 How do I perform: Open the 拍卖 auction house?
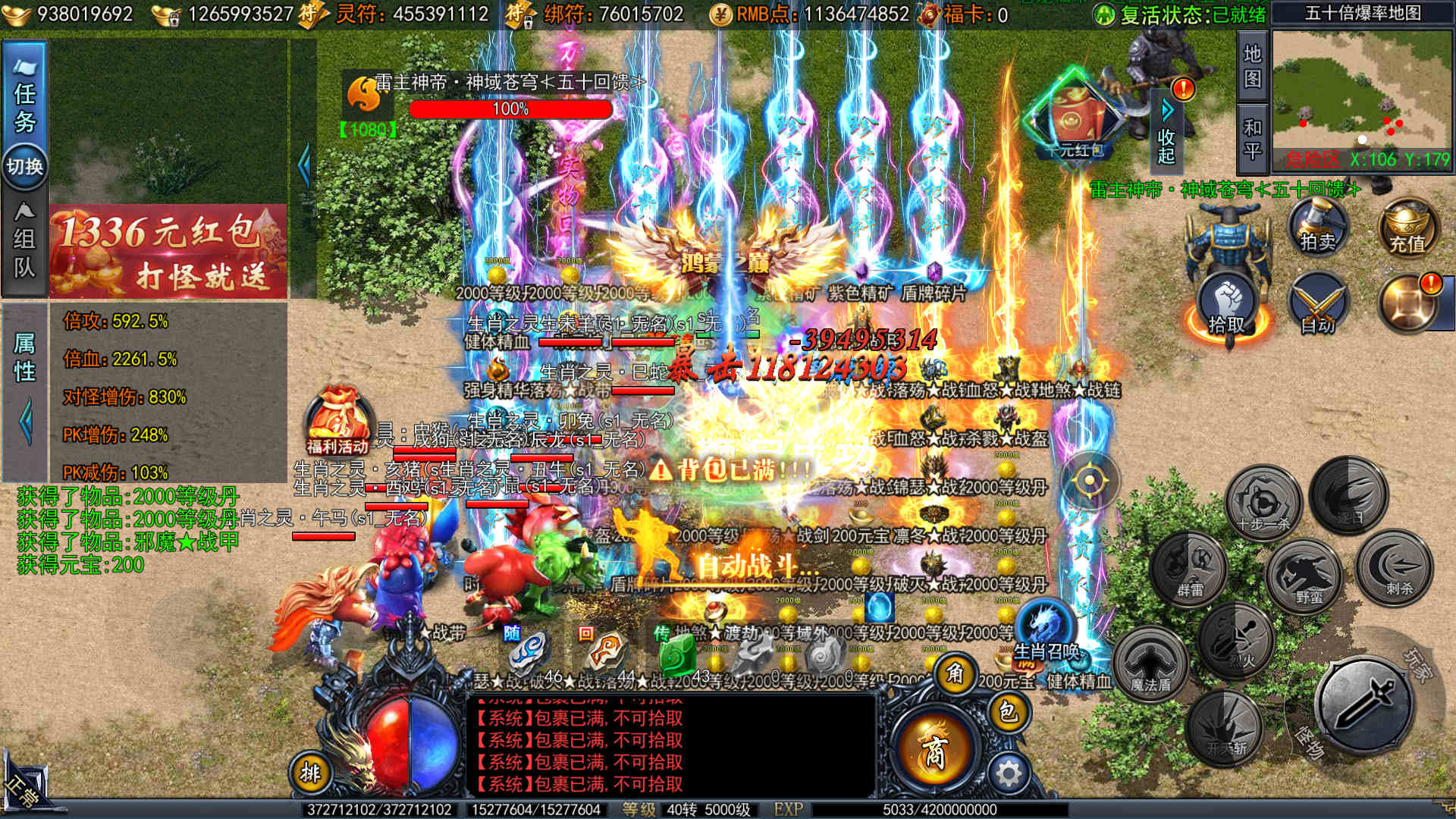1318,226
